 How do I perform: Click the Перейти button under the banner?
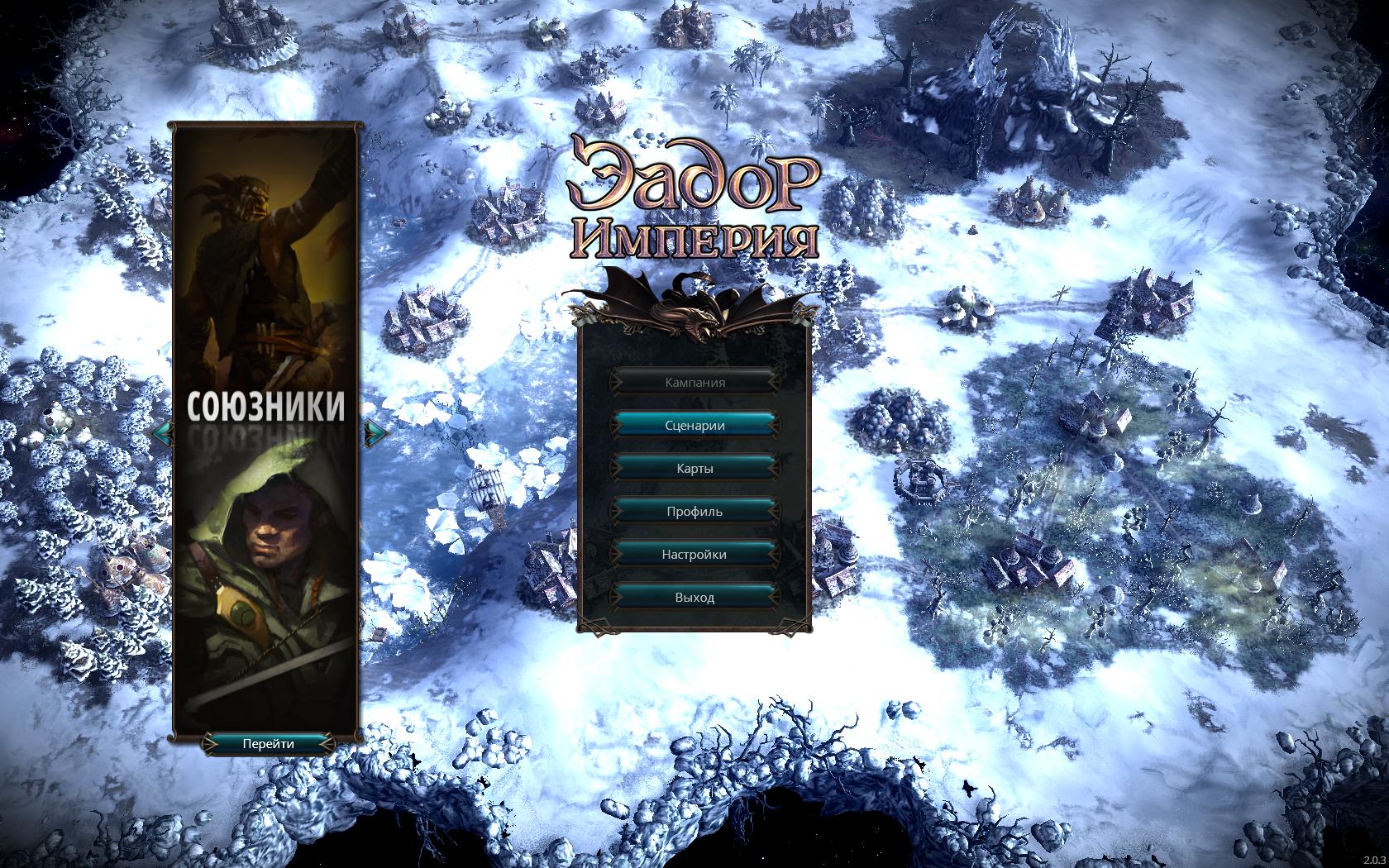coord(268,743)
